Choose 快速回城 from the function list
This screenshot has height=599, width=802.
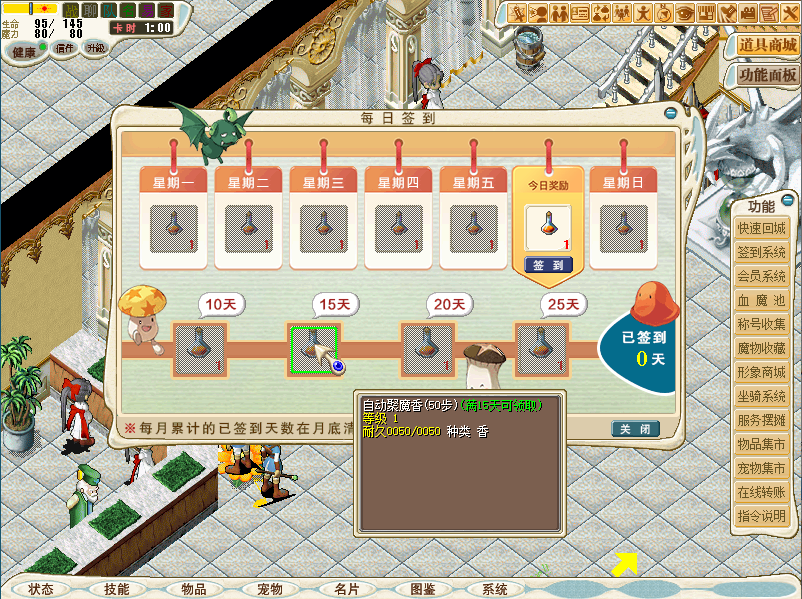point(762,228)
